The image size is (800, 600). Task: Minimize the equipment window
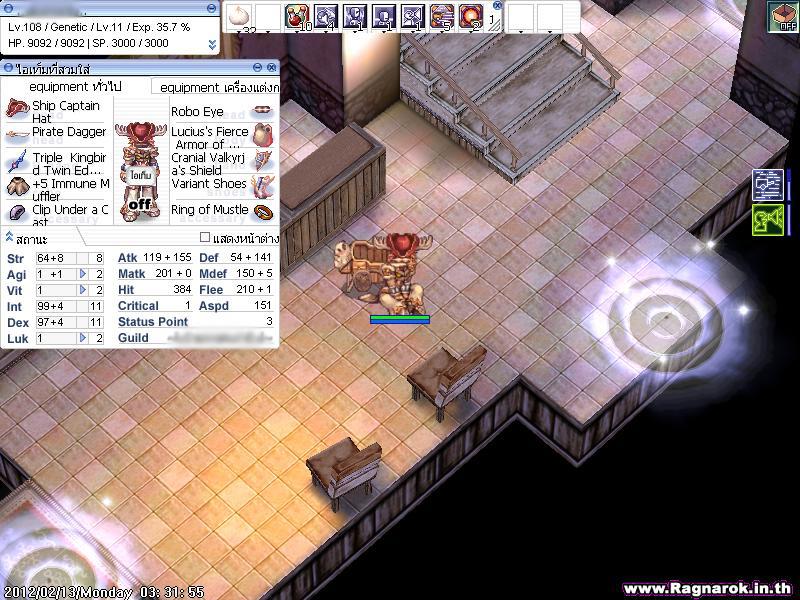257,68
